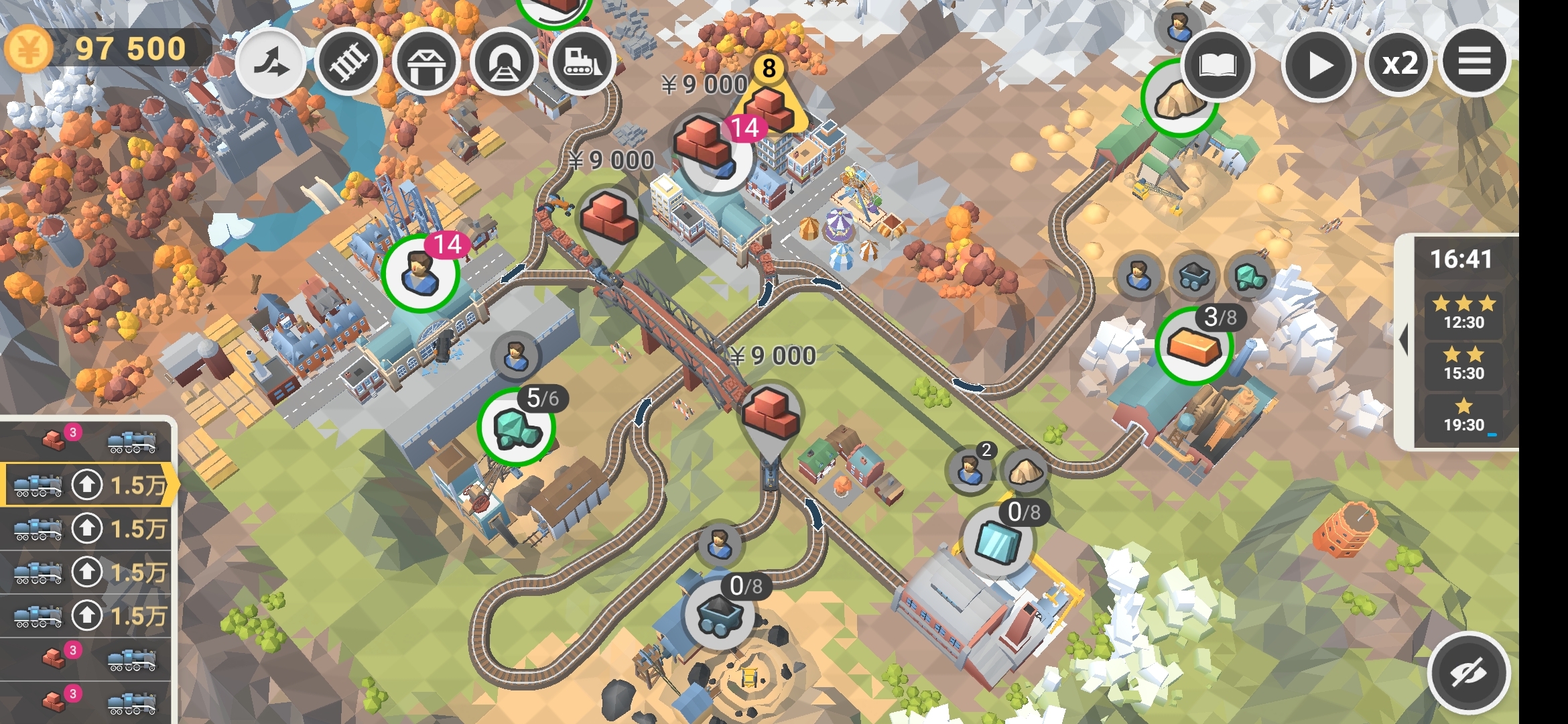
Task: Toggle the hide-interface eye button
Action: coord(1467,672)
